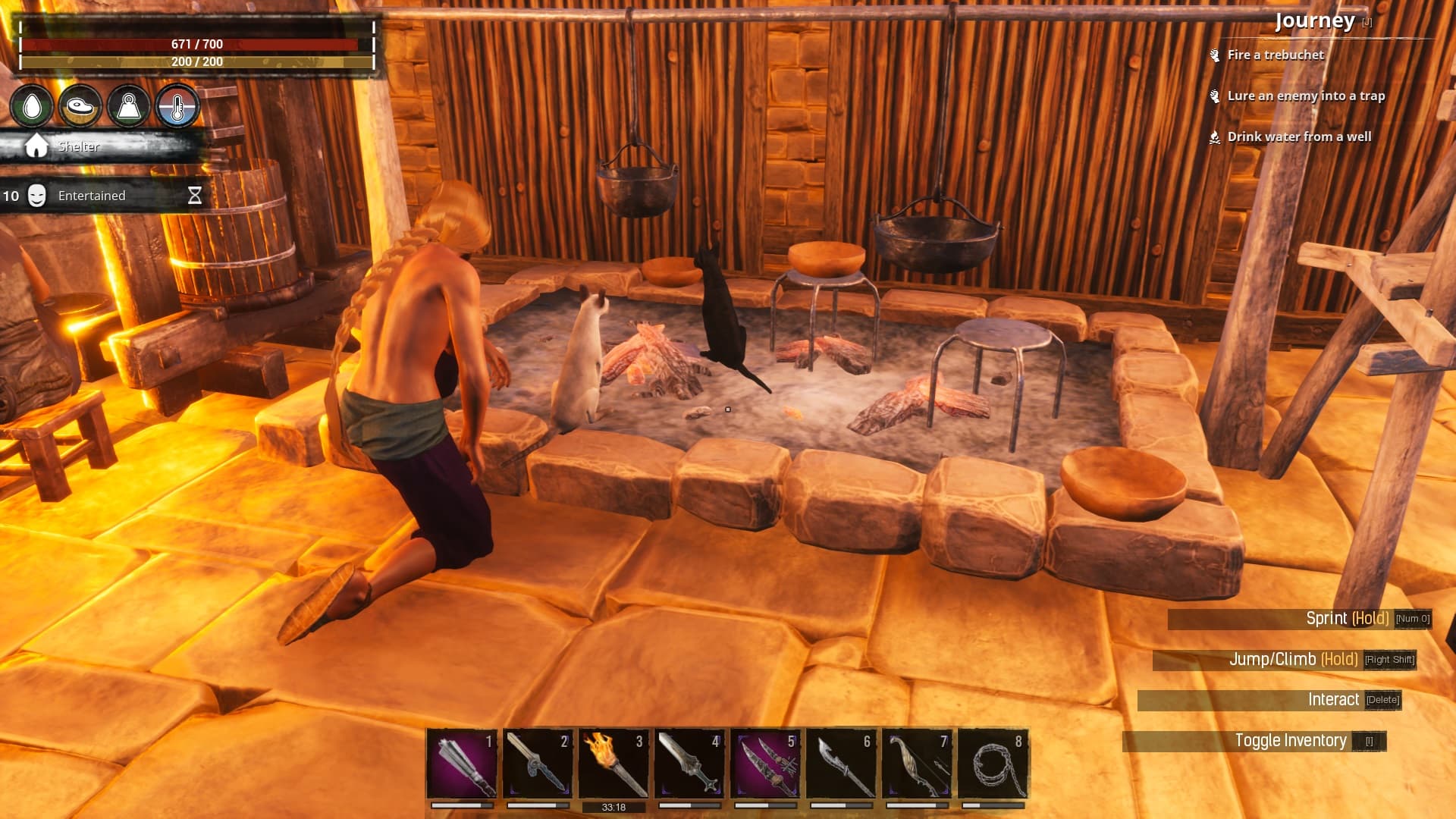Select the hooked polearm in slot 6
The height and width of the screenshot is (819, 1456).
coord(841,764)
